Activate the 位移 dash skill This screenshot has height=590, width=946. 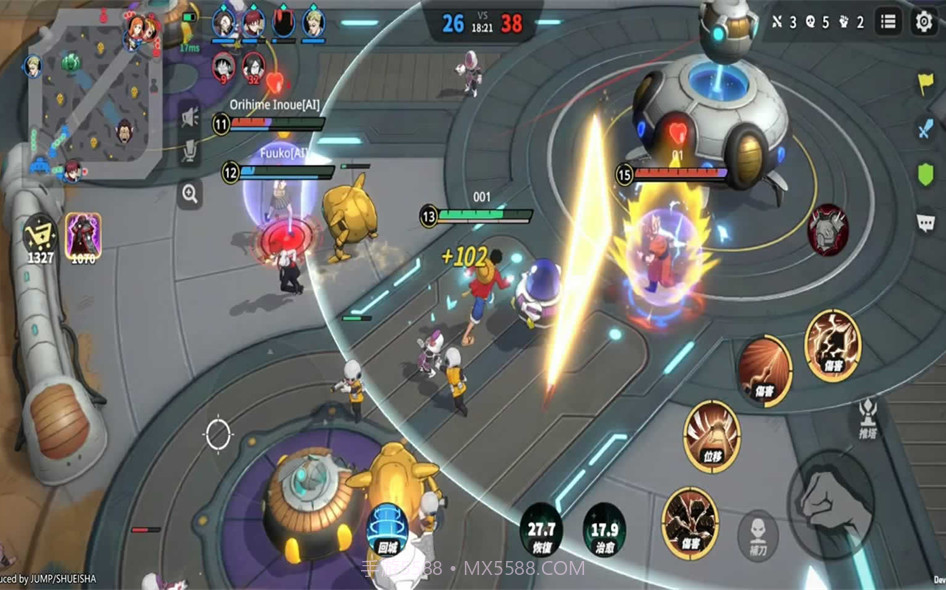coord(711,435)
